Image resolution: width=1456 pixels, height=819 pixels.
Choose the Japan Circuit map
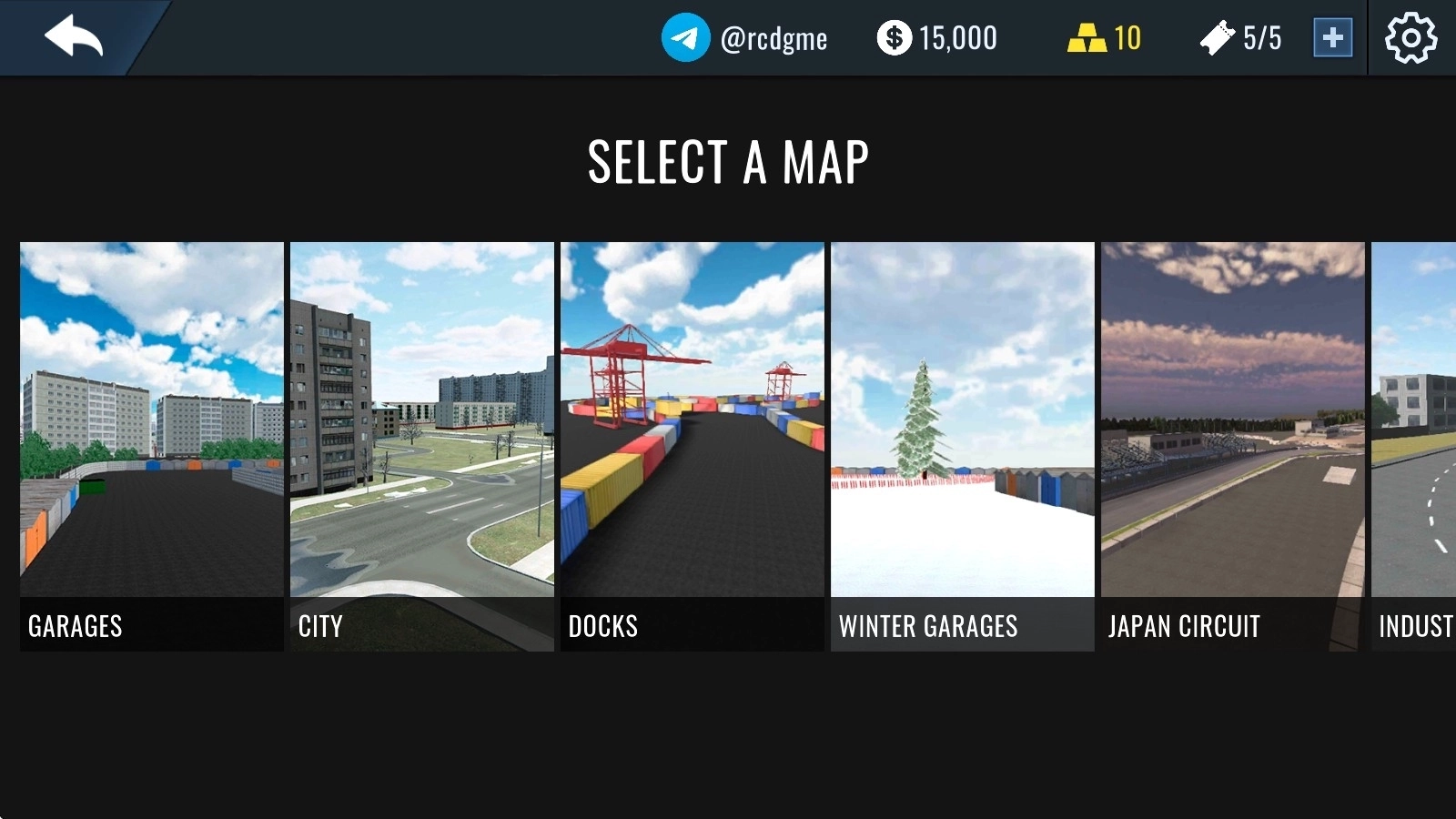1233,446
